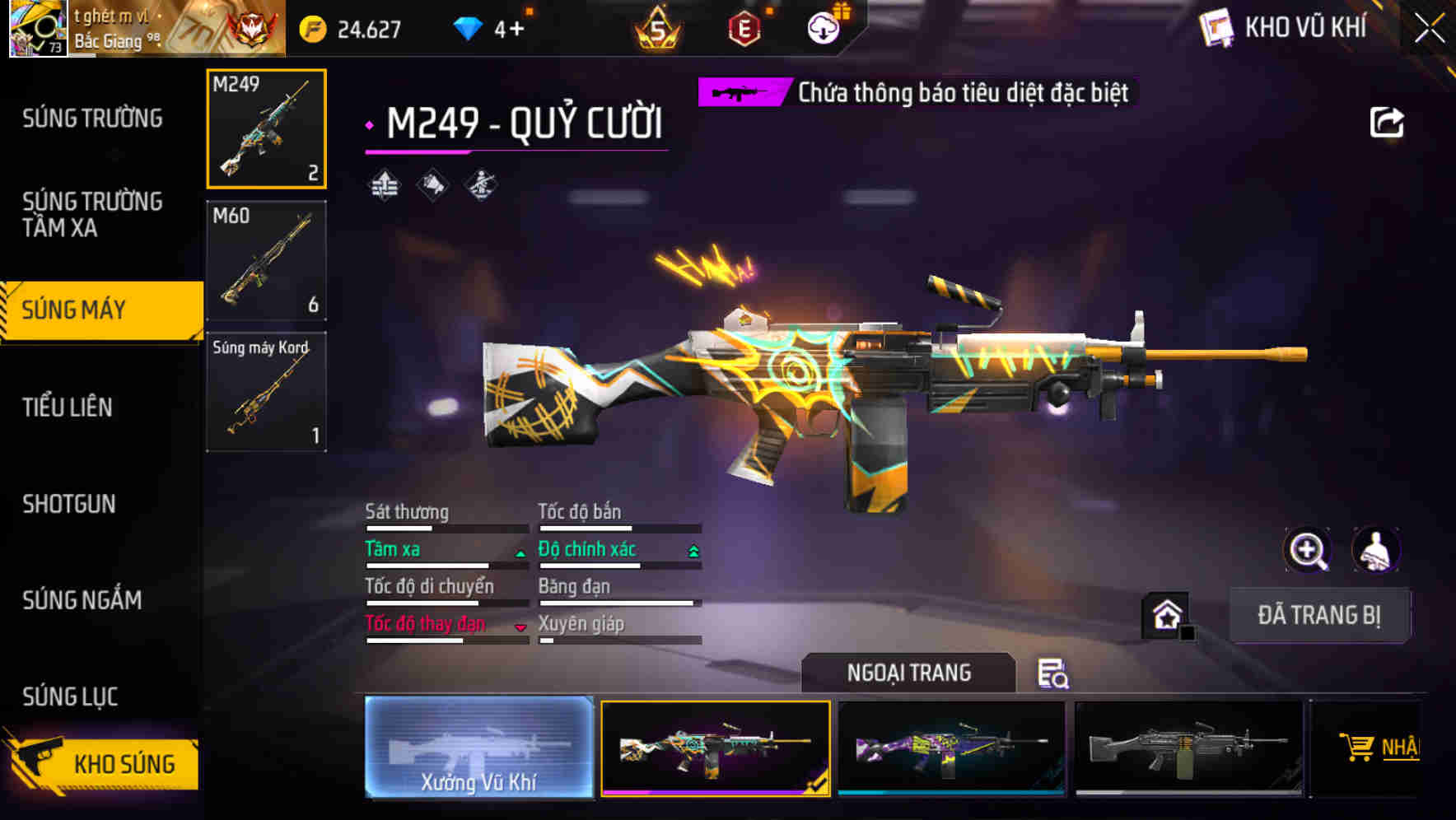Switch to the NGOẠI TRANG tab
Screen dimensions: 1456x820
pos(909,673)
